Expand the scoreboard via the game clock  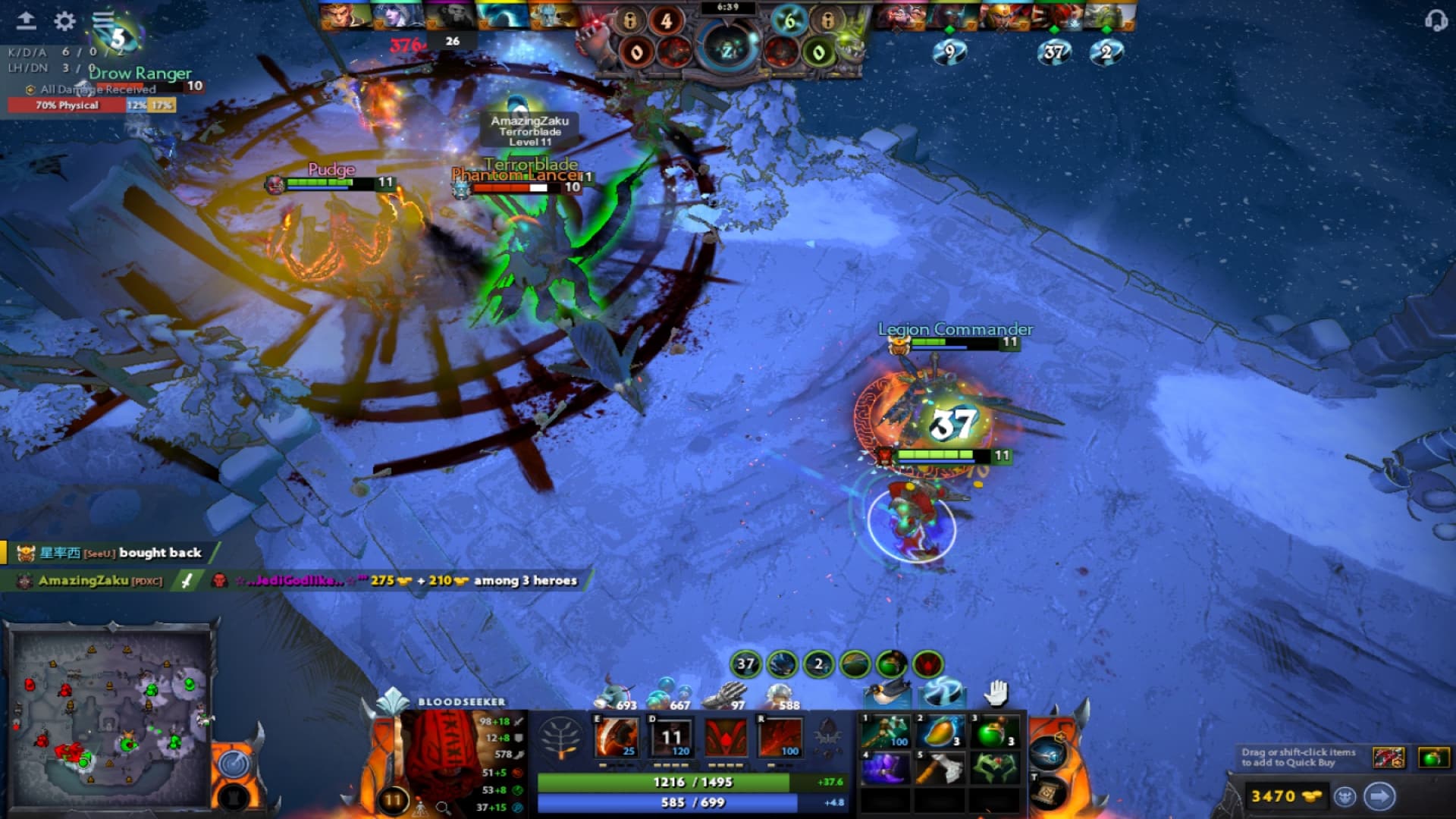(728, 11)
